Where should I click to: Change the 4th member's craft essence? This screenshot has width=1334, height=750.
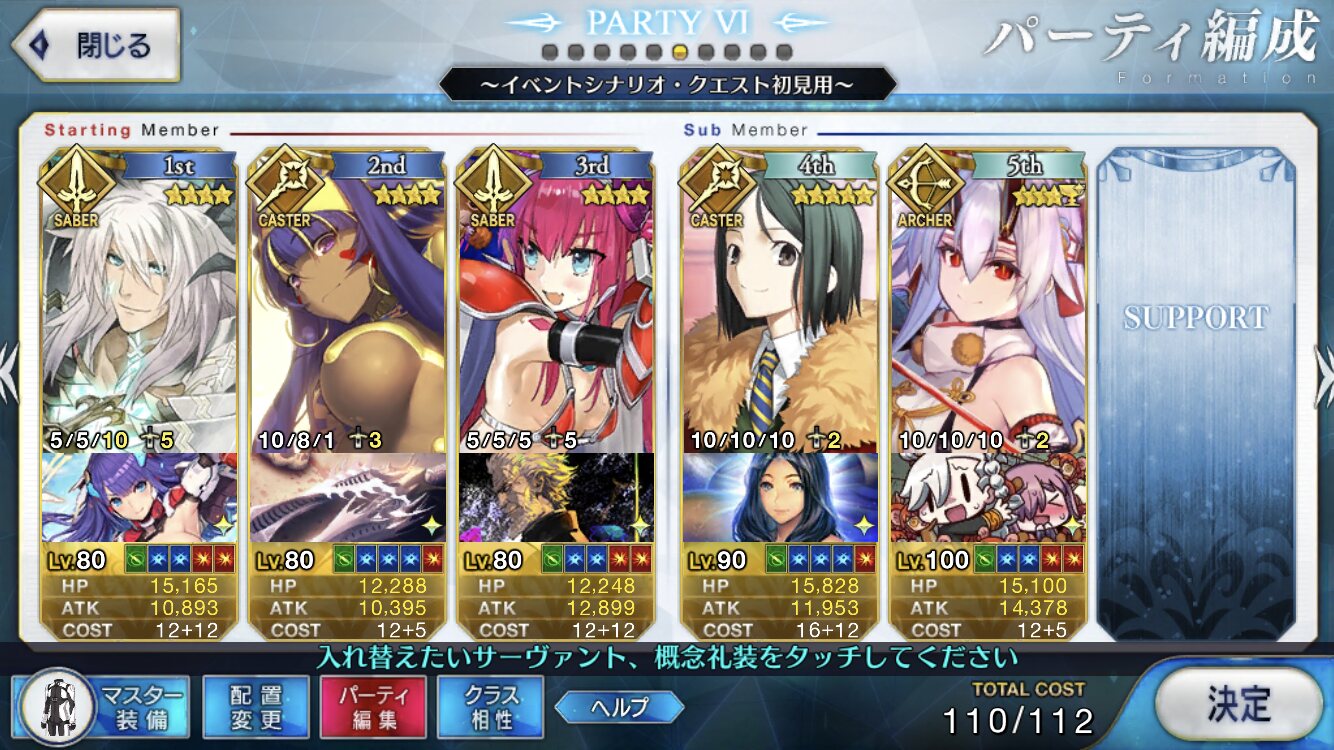[780, 497]
